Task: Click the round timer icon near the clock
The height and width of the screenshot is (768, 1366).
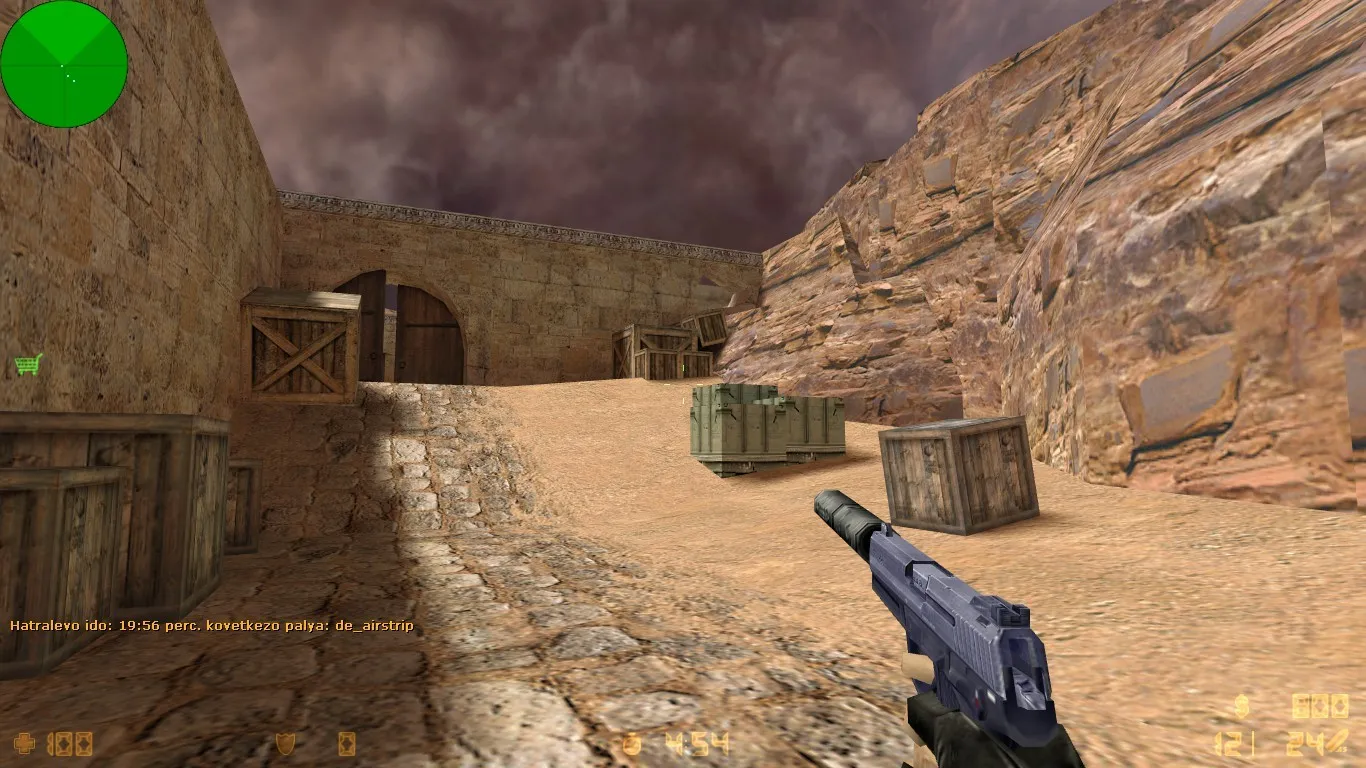Action: (x=630, y=742)
